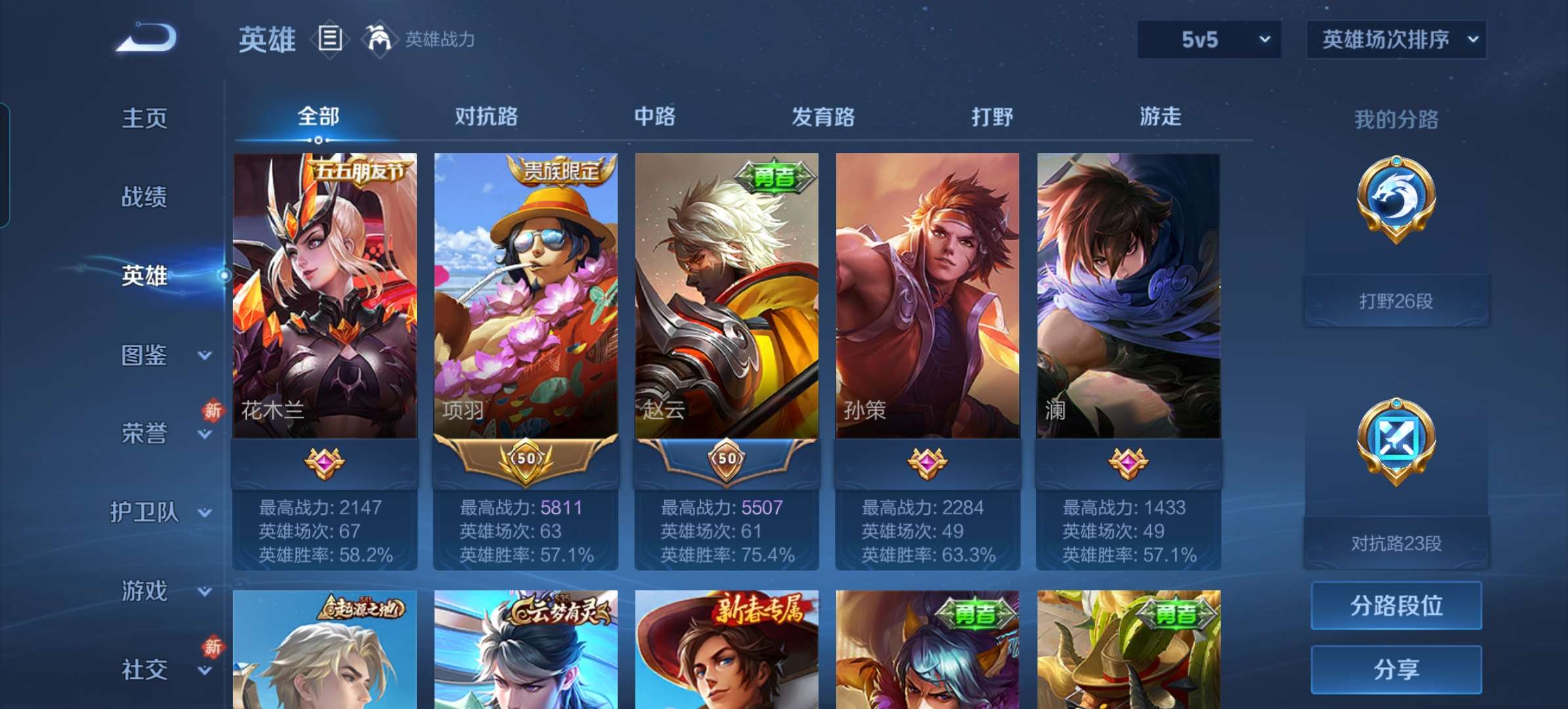Click the 分享 button

coord(1396,668)
